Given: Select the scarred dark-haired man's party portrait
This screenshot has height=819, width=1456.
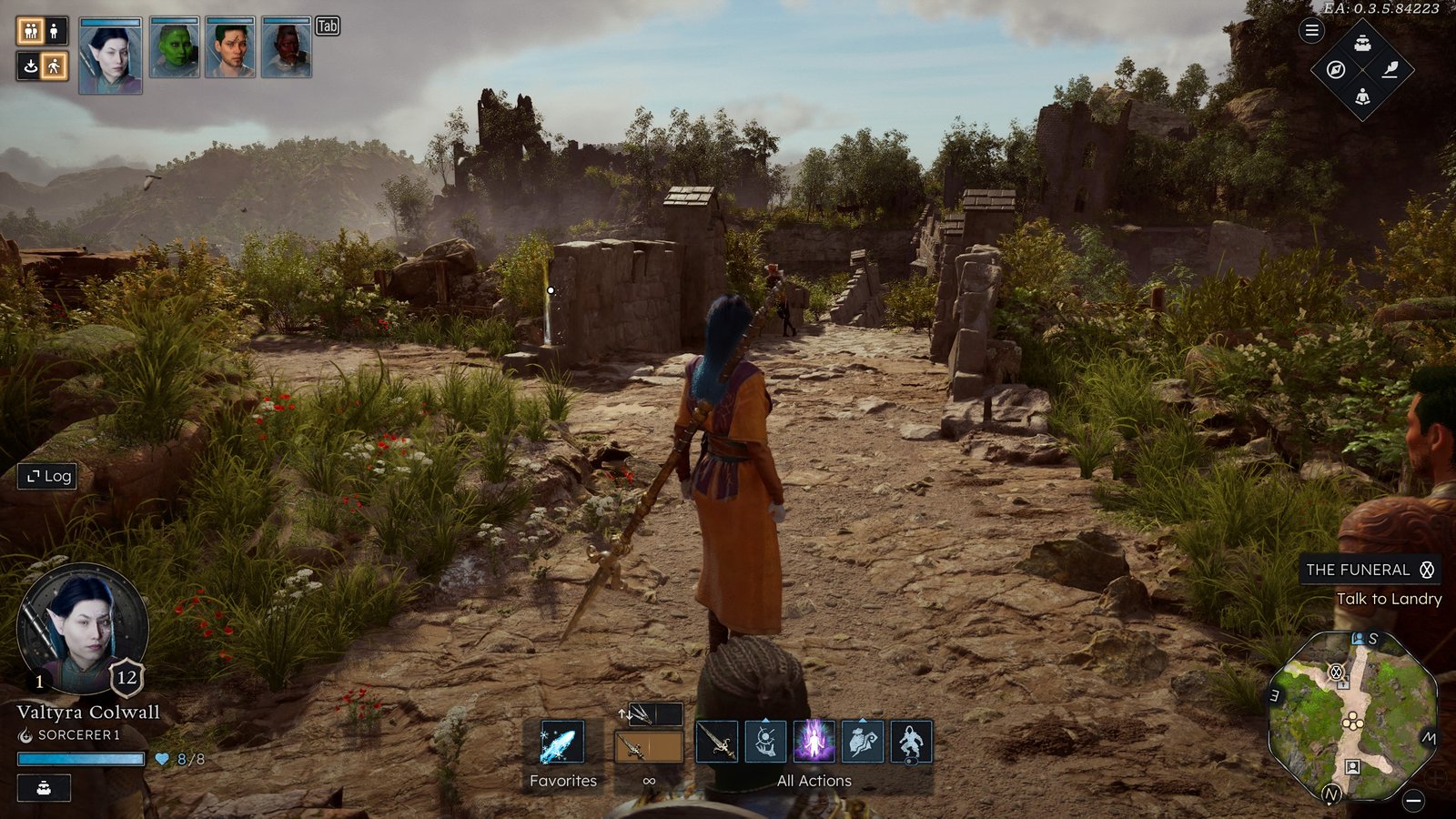Looking at the screenshot, I should tap(230, 49).
